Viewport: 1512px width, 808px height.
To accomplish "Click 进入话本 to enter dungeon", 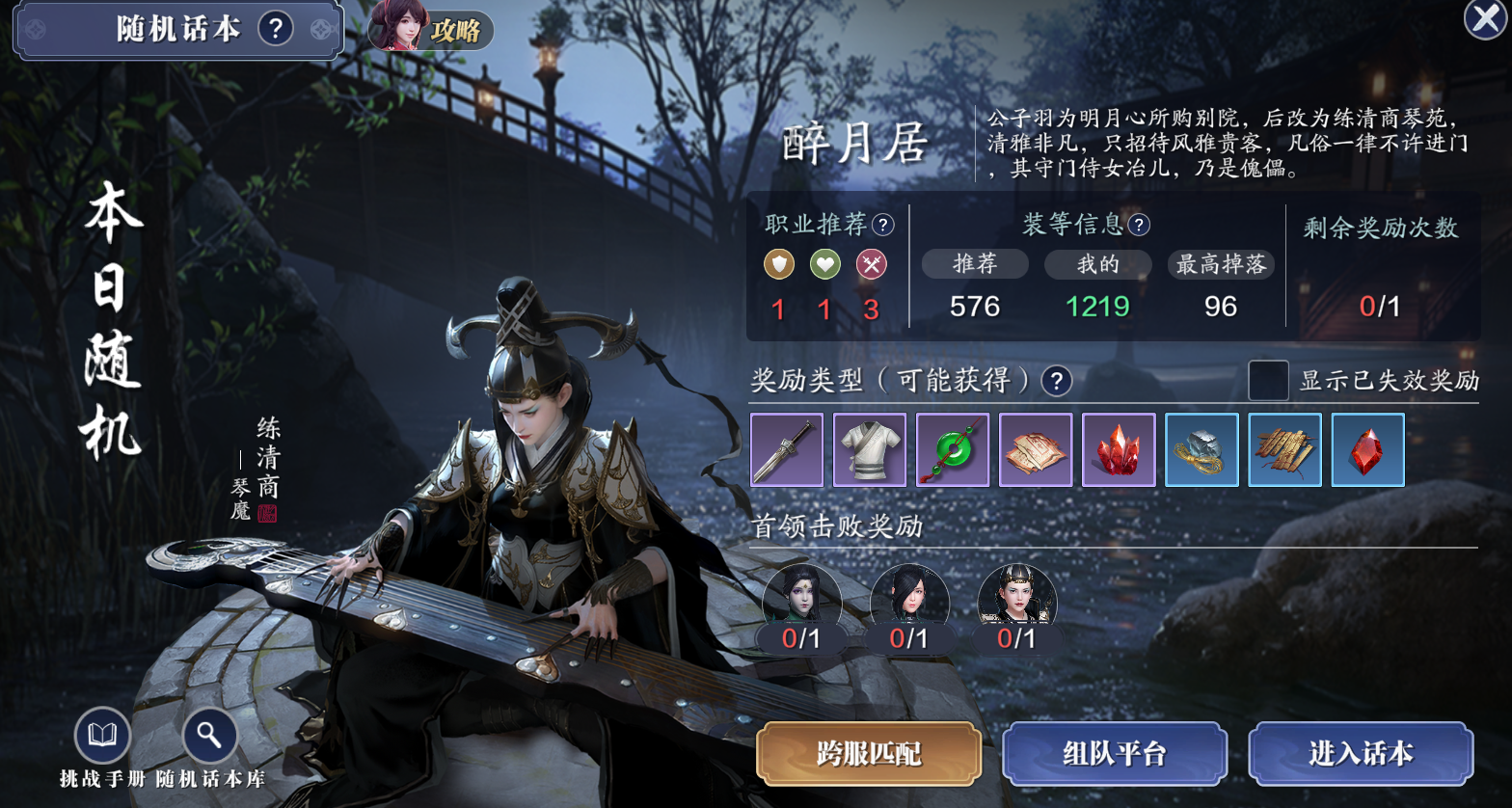I will (1361, 753).
